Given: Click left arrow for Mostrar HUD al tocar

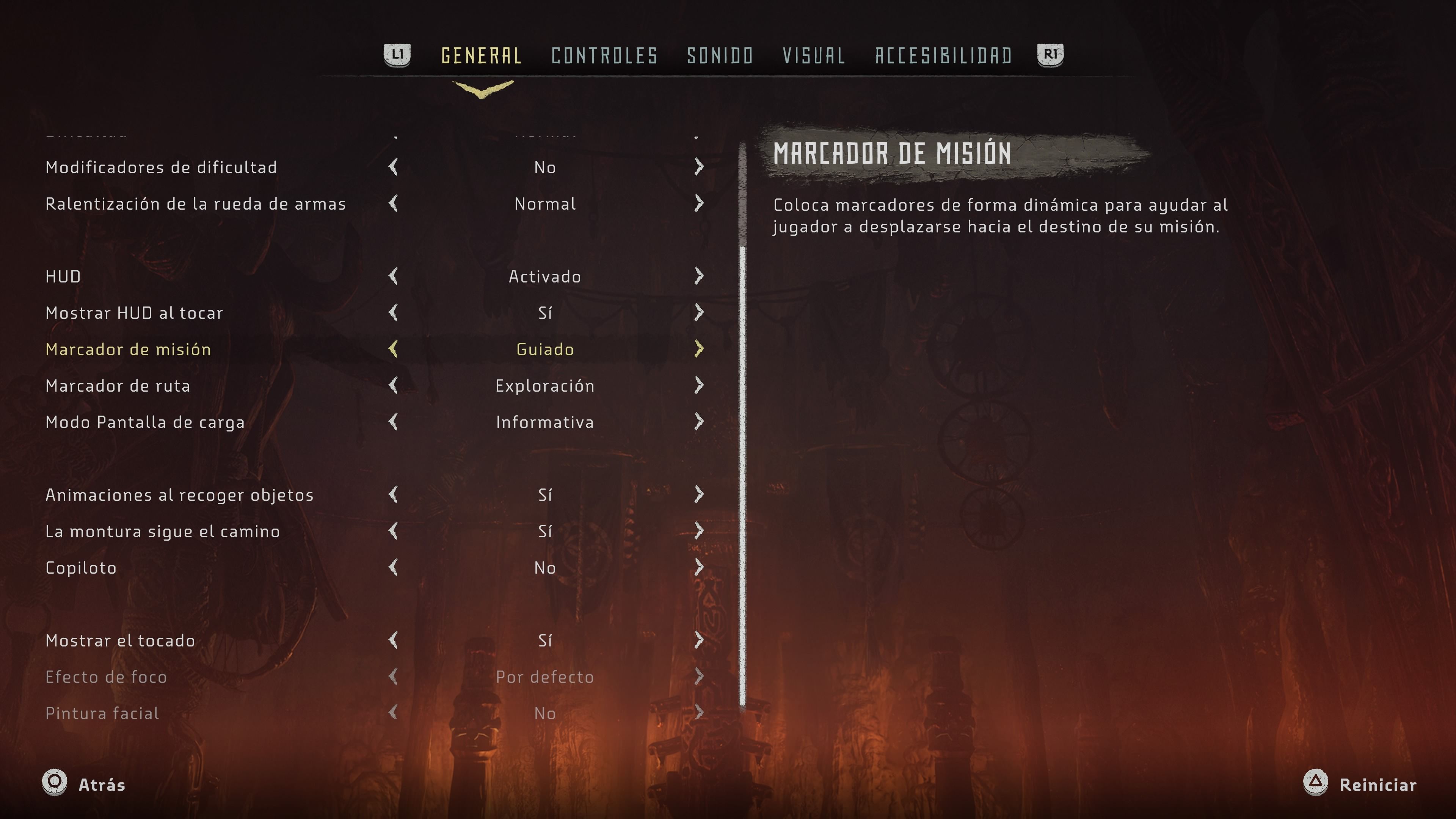Looking at the screenshot, I should [394, 312].
